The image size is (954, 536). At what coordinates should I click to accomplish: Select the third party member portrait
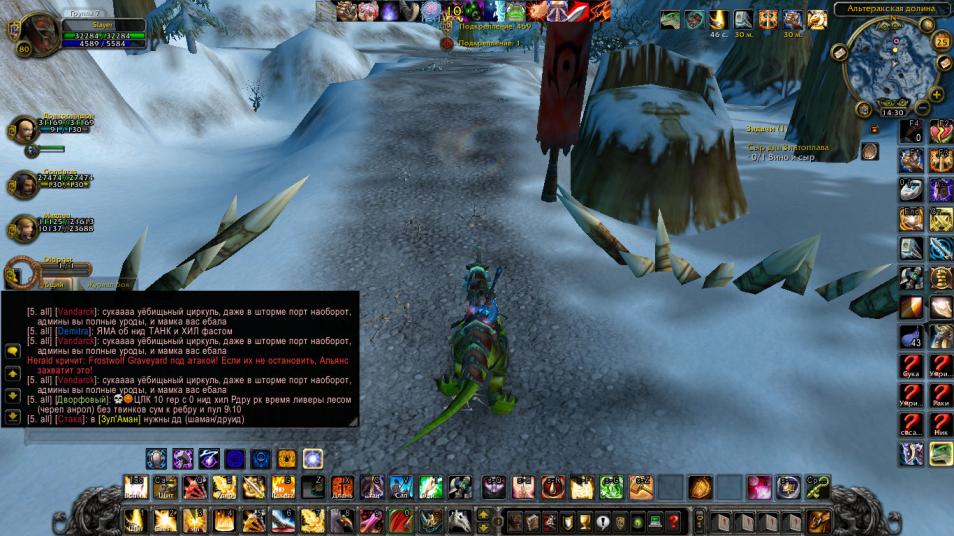click(x=25, y=226)
